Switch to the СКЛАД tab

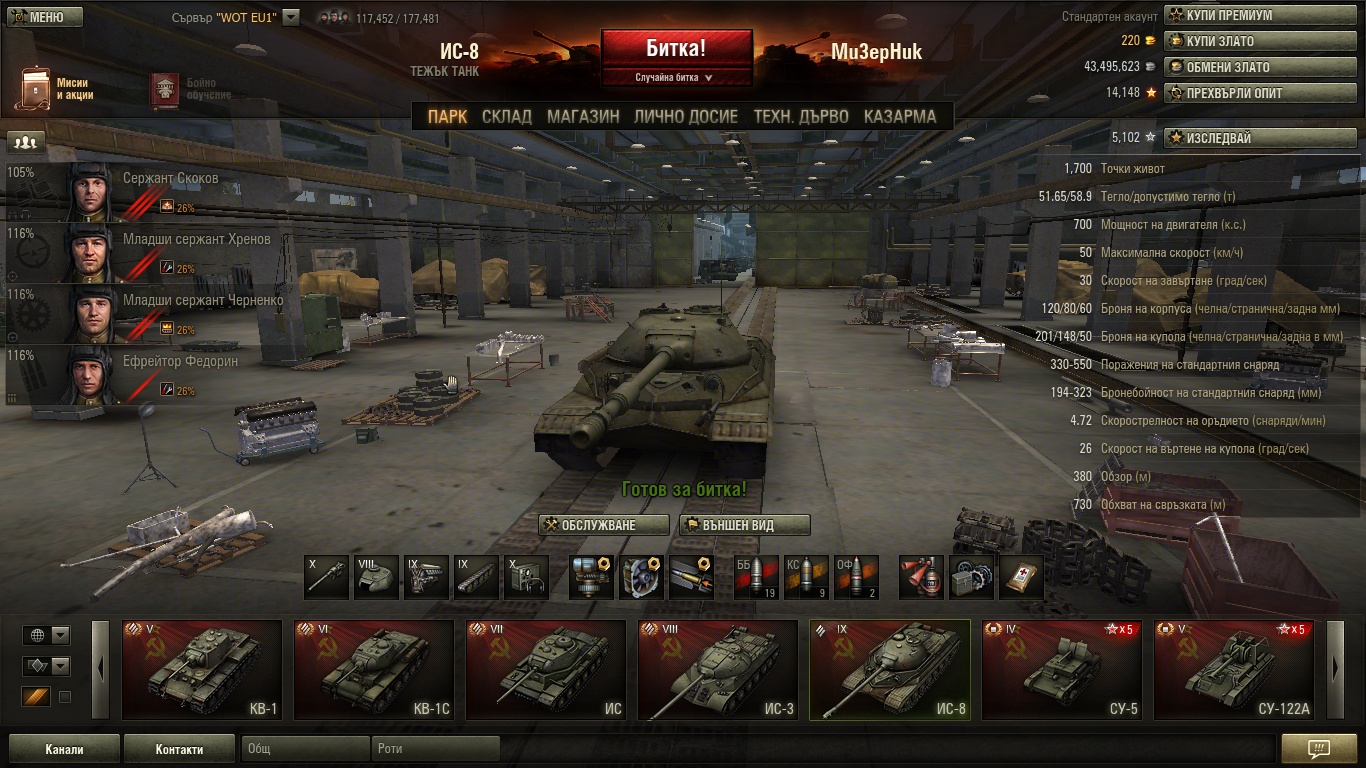[507, 116]
